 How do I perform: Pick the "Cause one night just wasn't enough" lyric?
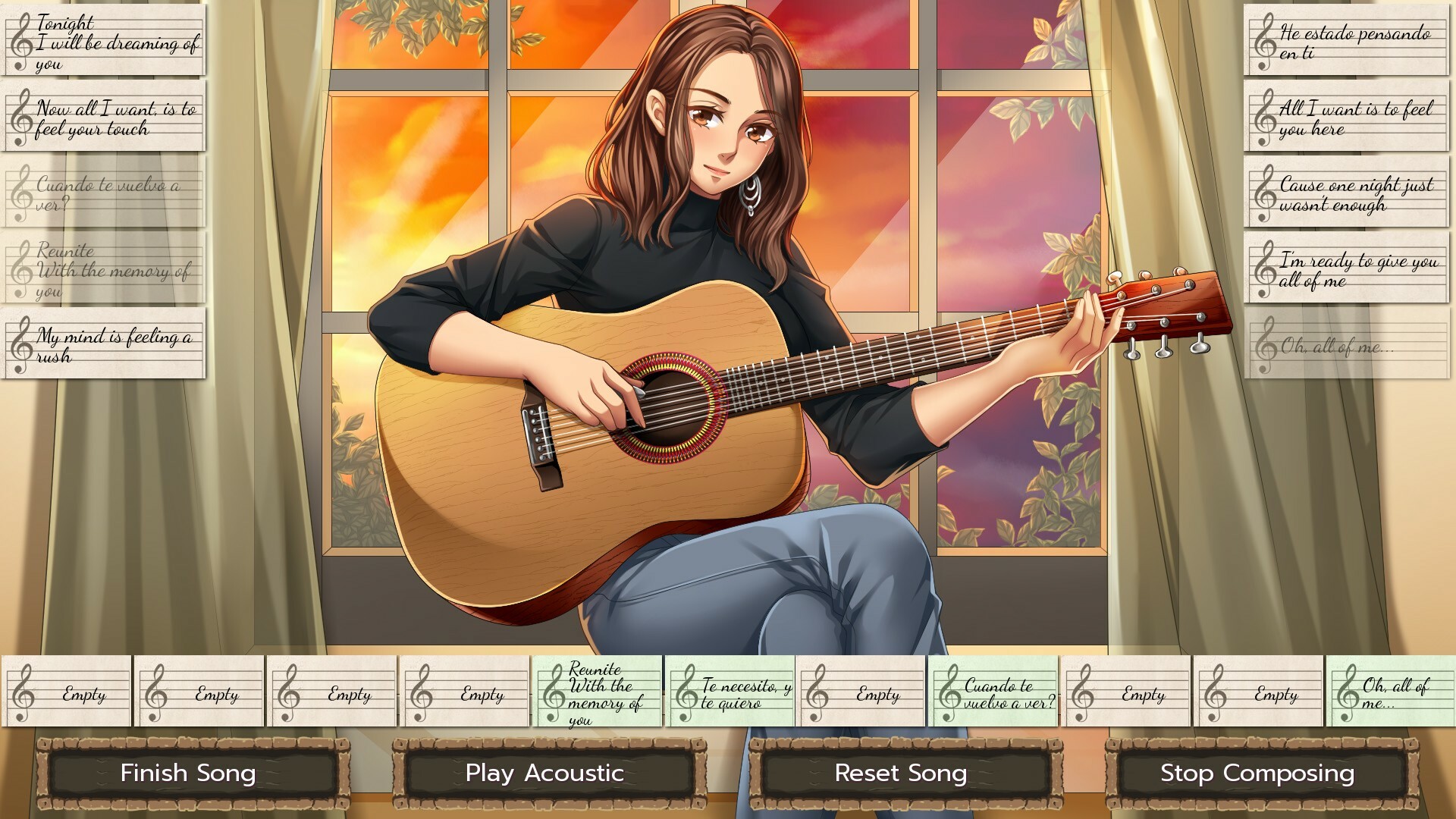1346,193
